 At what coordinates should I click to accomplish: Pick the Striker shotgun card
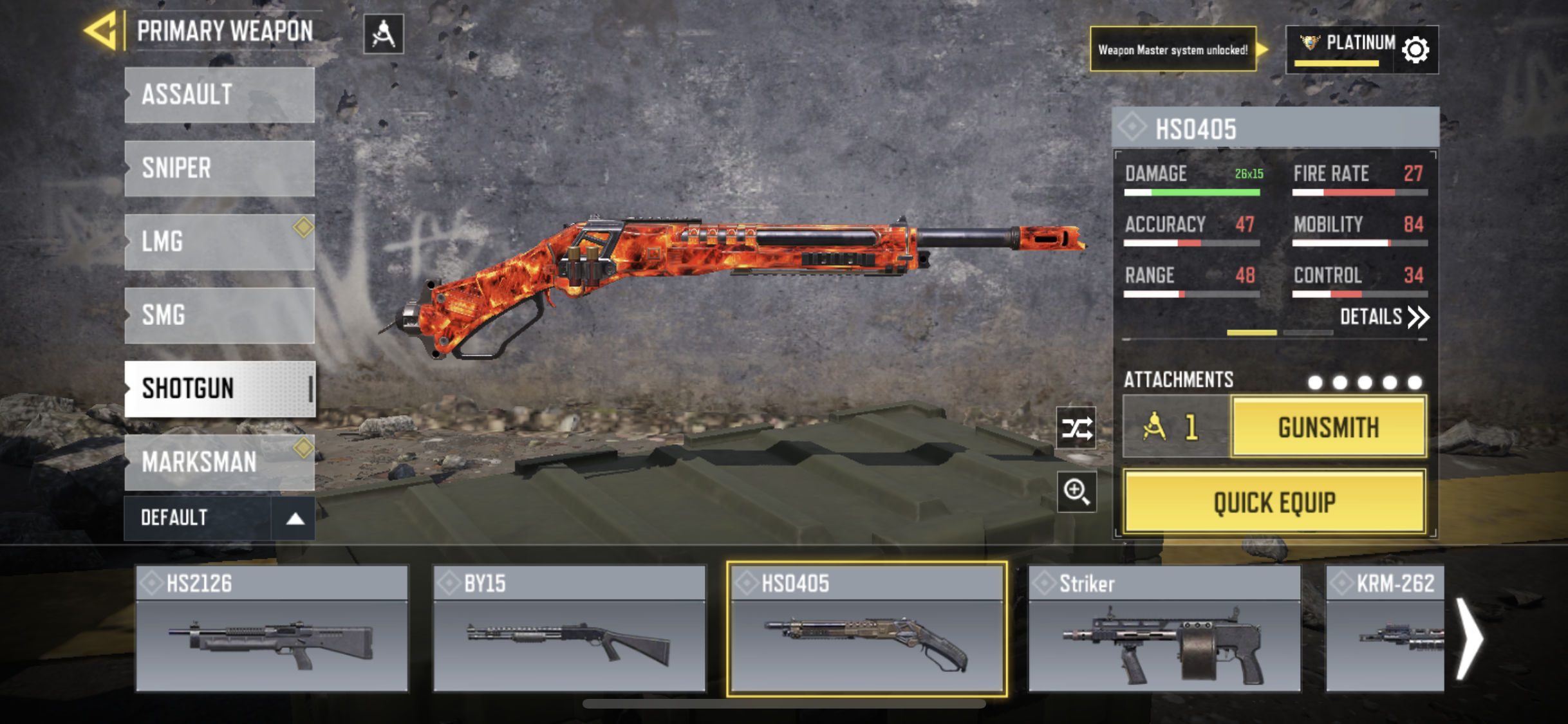pyautogui.click(x=1164, y=629)
